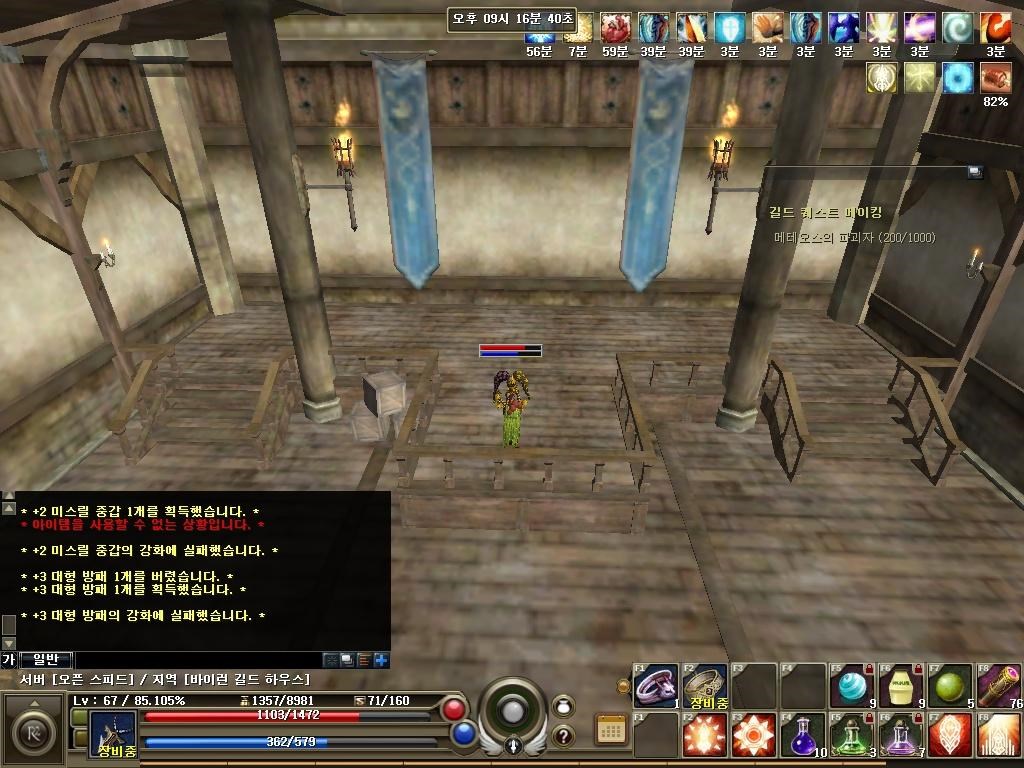Viewport: 1024px width, 768px height.
Task: Select the silver ring in hotbar slot F1
Action: (656, 685)
